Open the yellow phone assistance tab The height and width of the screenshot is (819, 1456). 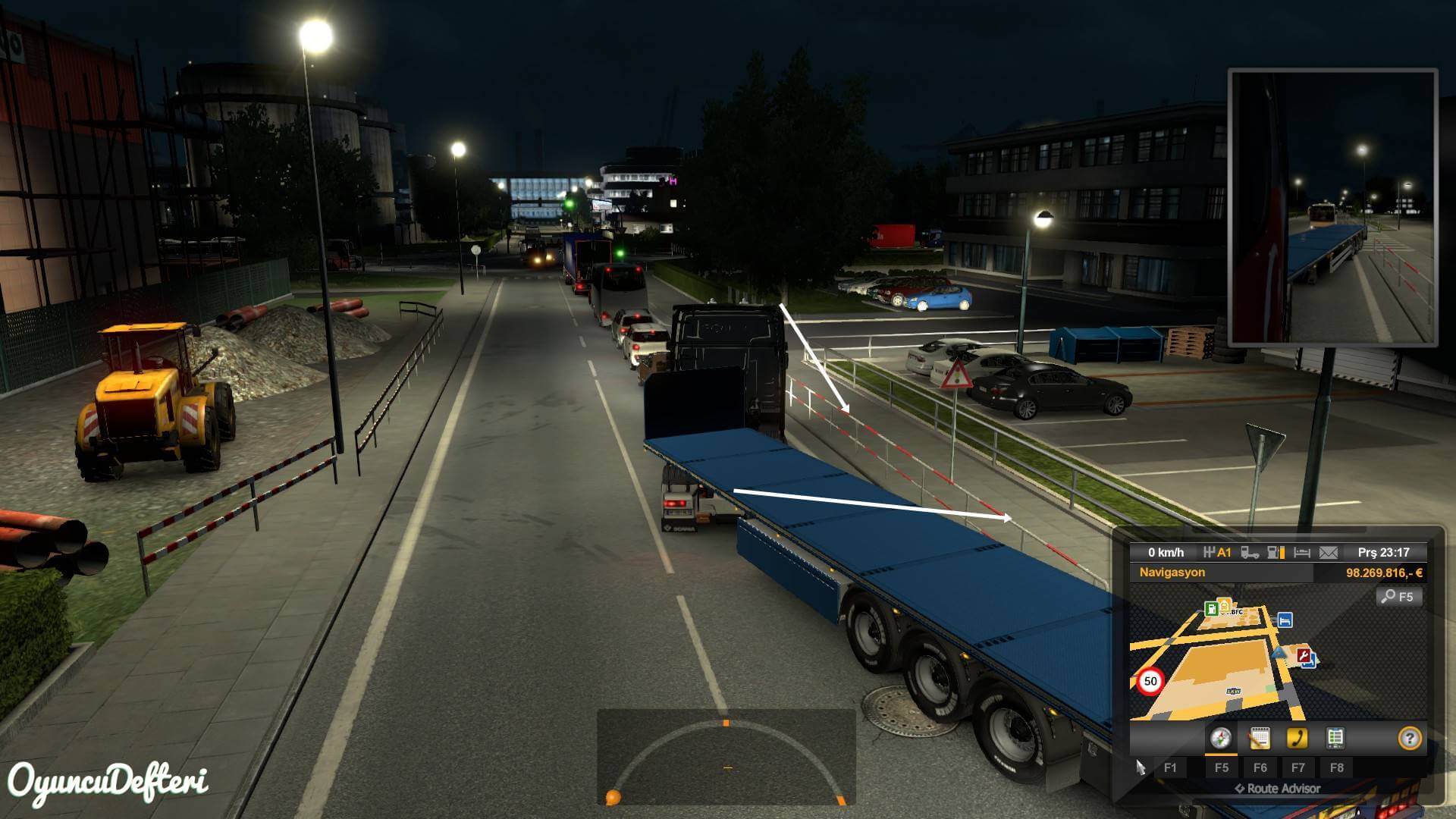point(1298,738)
